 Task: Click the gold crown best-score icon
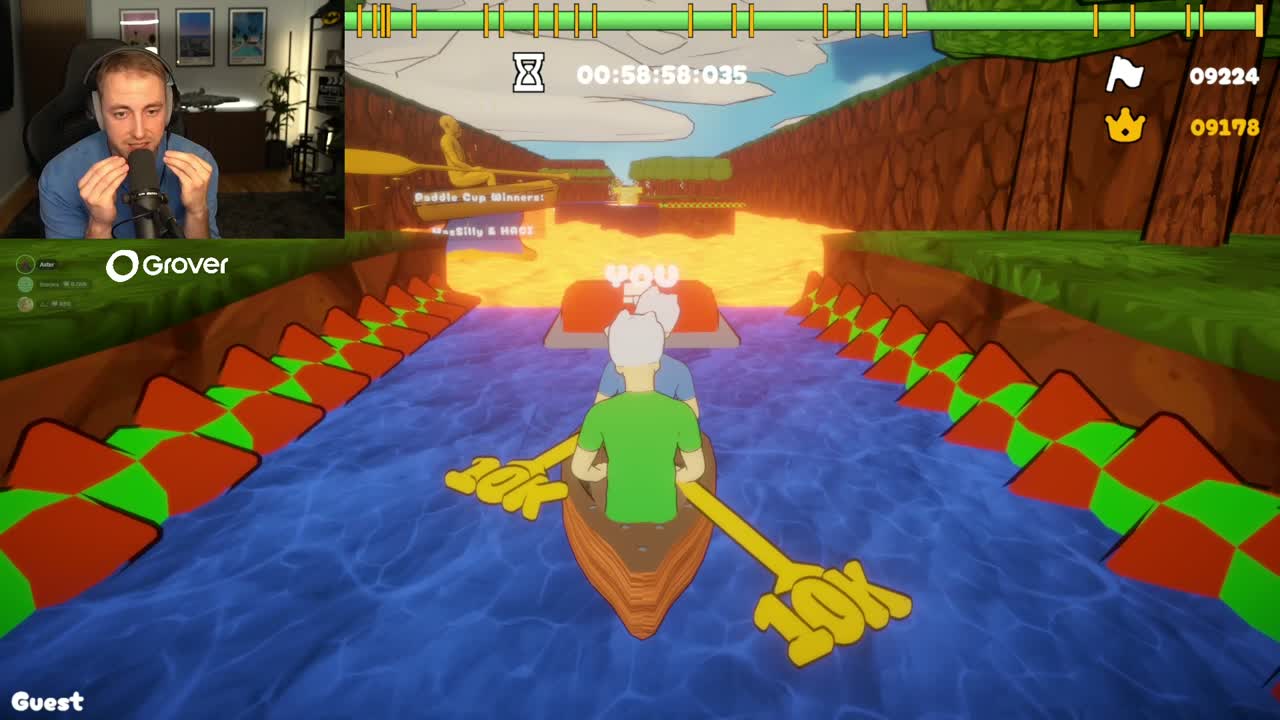click(x=1125, y=126)
